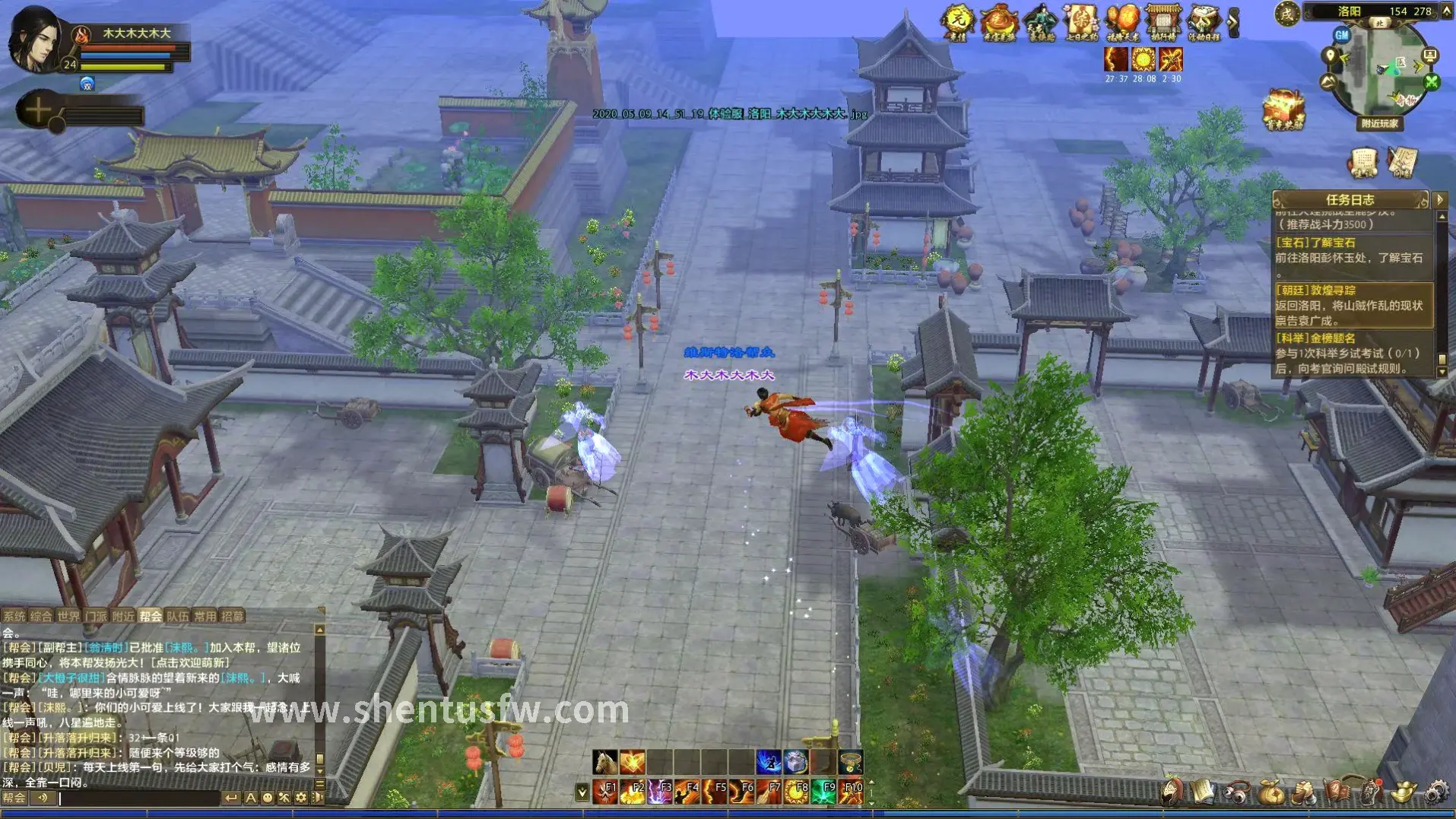Select the 金榜题名 quest in task log
The width and height of the screenshot is (1456, 819).
[x=1352, y=354]
